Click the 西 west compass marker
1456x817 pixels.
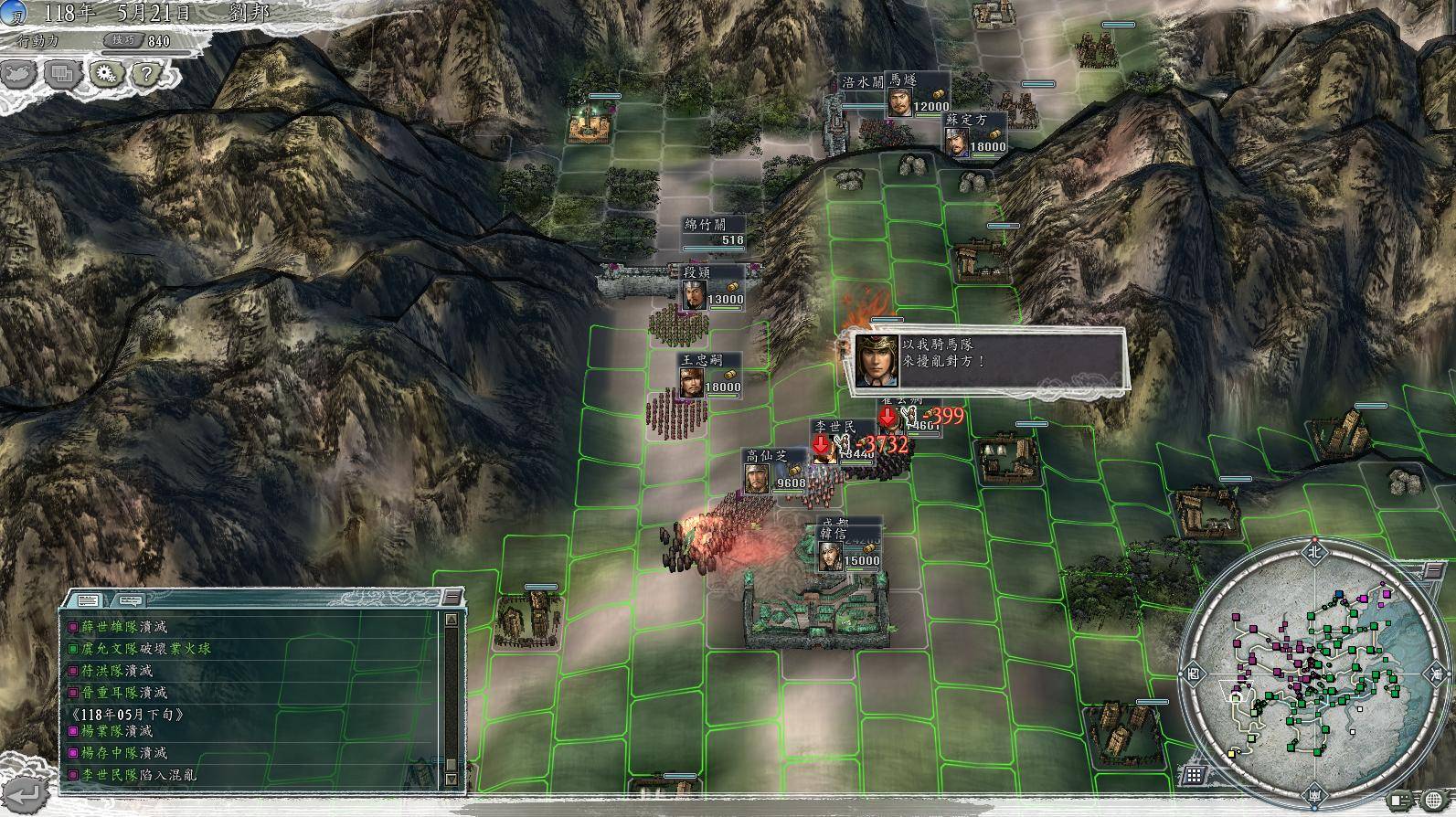(x=1192, y=674)
